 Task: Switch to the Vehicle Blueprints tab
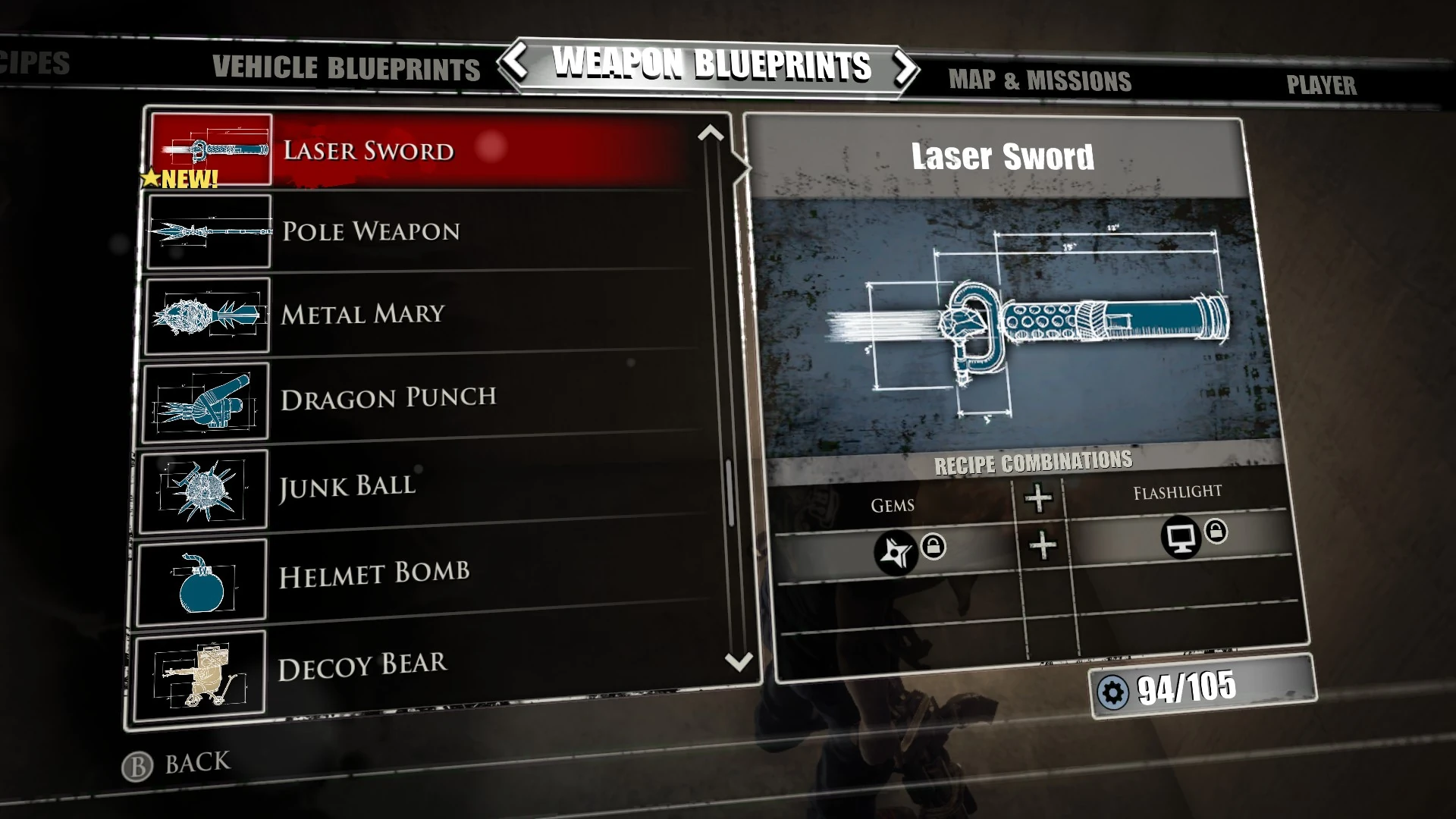click(x=346, y=67)
